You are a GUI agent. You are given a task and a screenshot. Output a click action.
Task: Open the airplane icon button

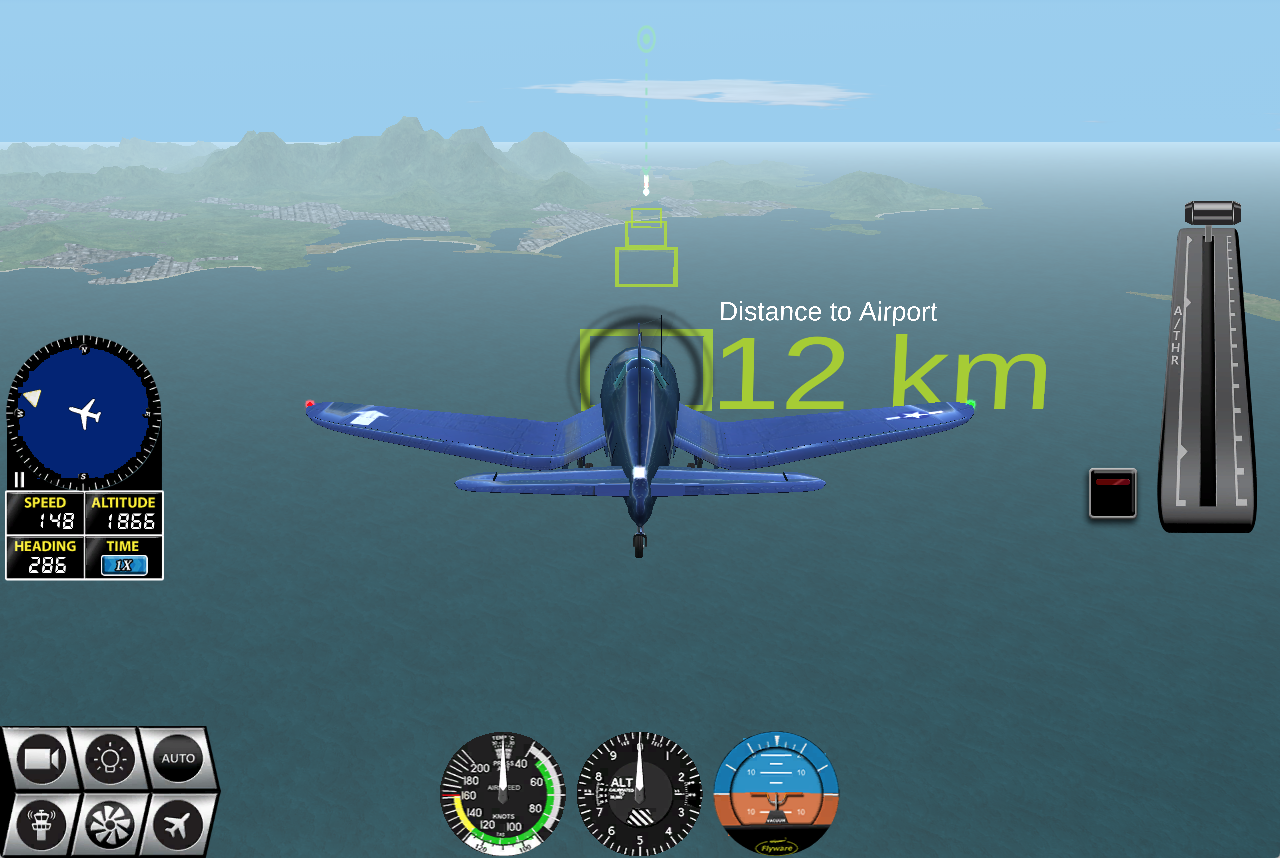[x=177, y=826]
